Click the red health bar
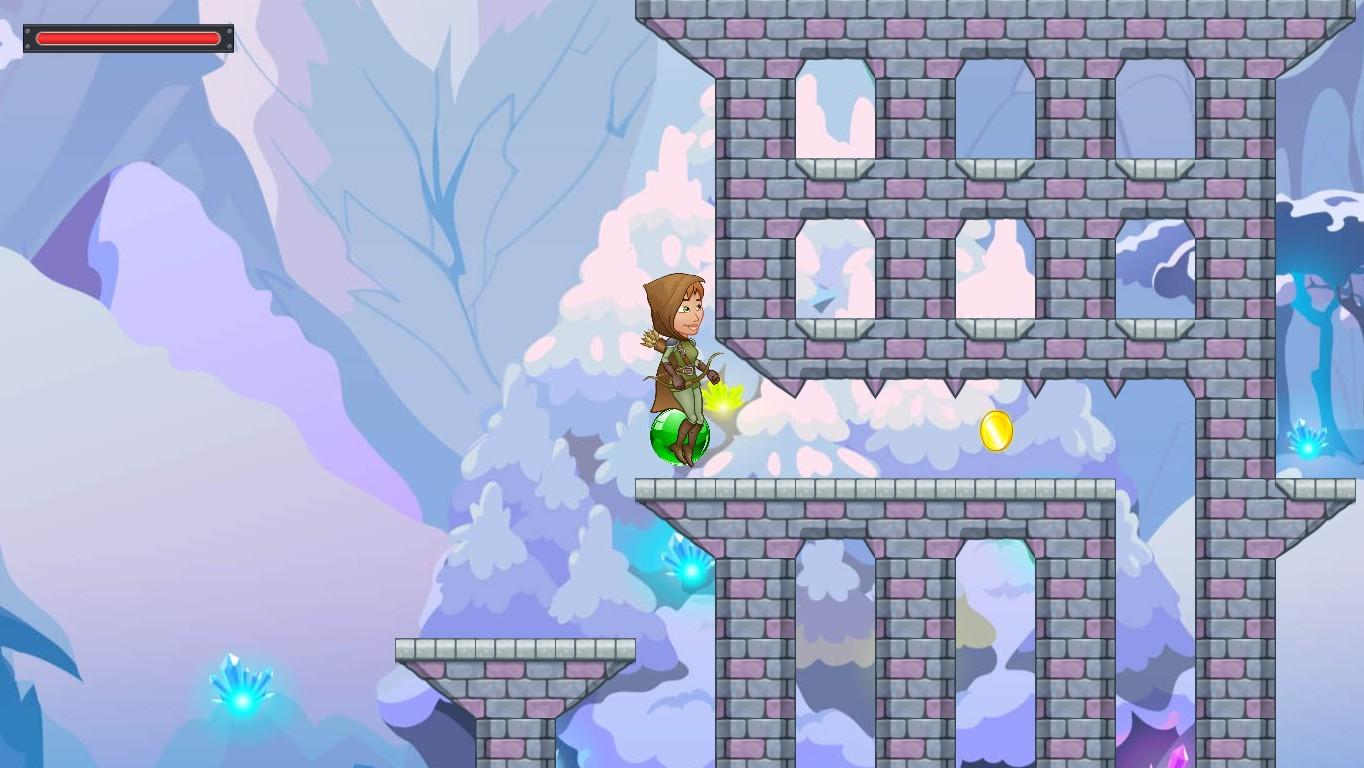1364x768 pixels. [x=127, y=38]
